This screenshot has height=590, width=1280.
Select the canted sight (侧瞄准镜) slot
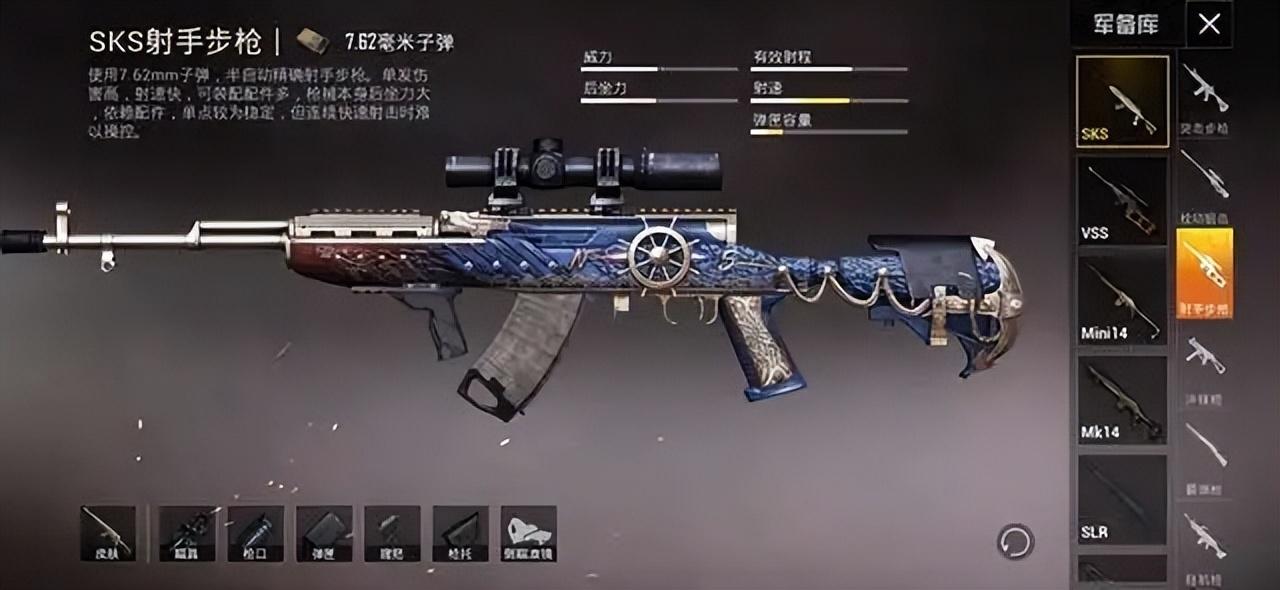coord(529,533)
